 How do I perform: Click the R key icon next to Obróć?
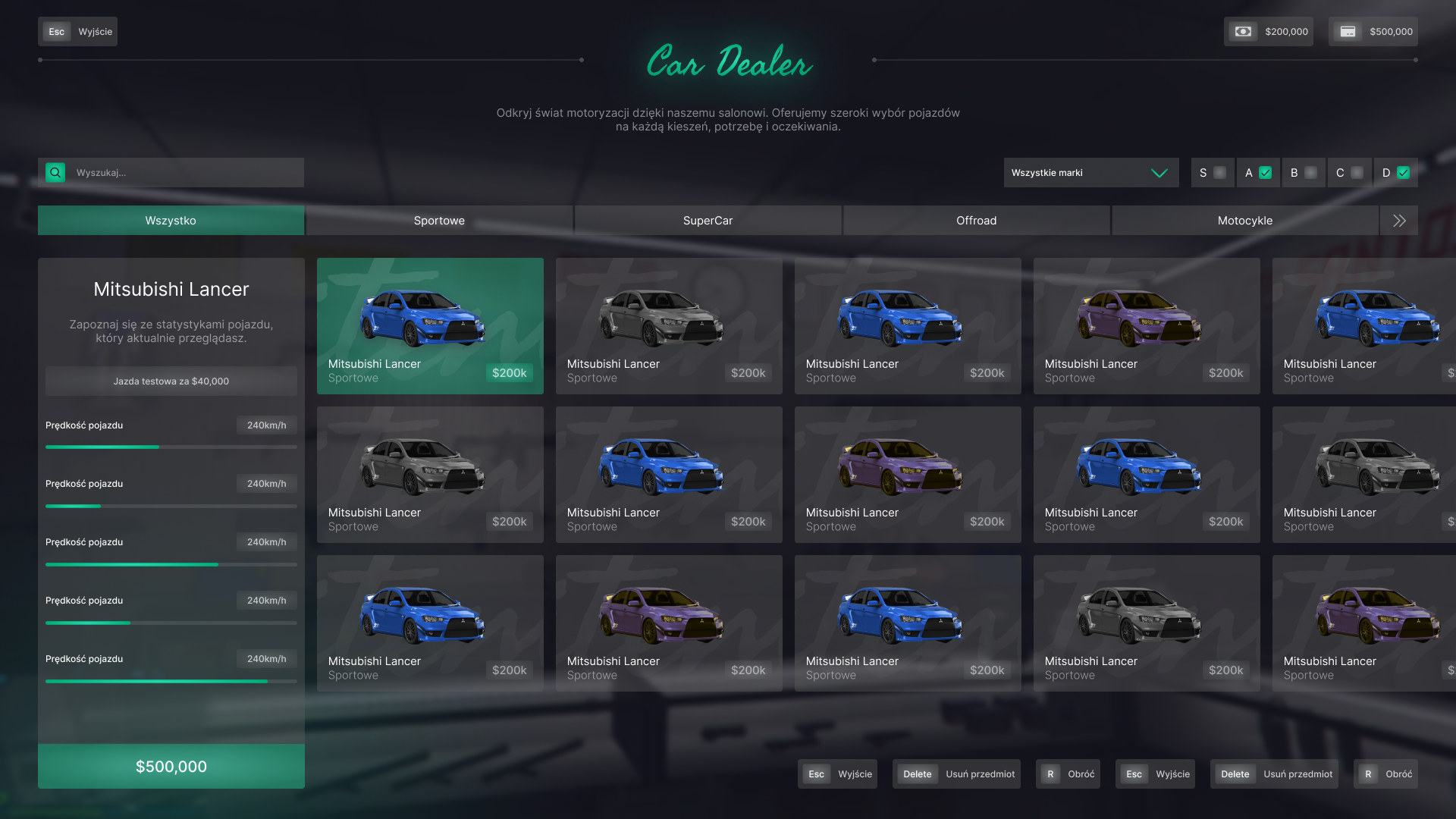pos(1050,773)
